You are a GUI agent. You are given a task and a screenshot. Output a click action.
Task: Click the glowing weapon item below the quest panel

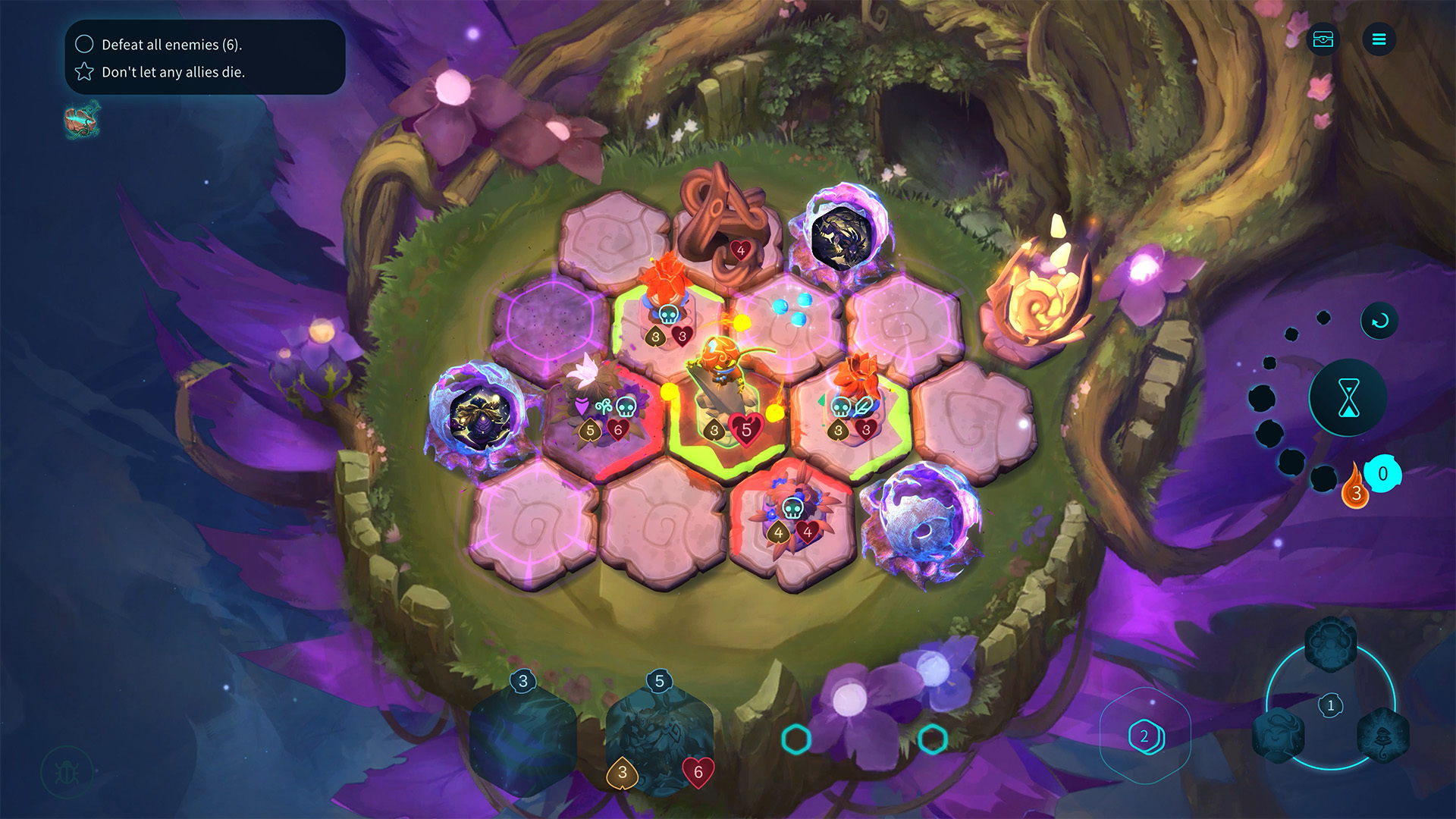point(81,120)
